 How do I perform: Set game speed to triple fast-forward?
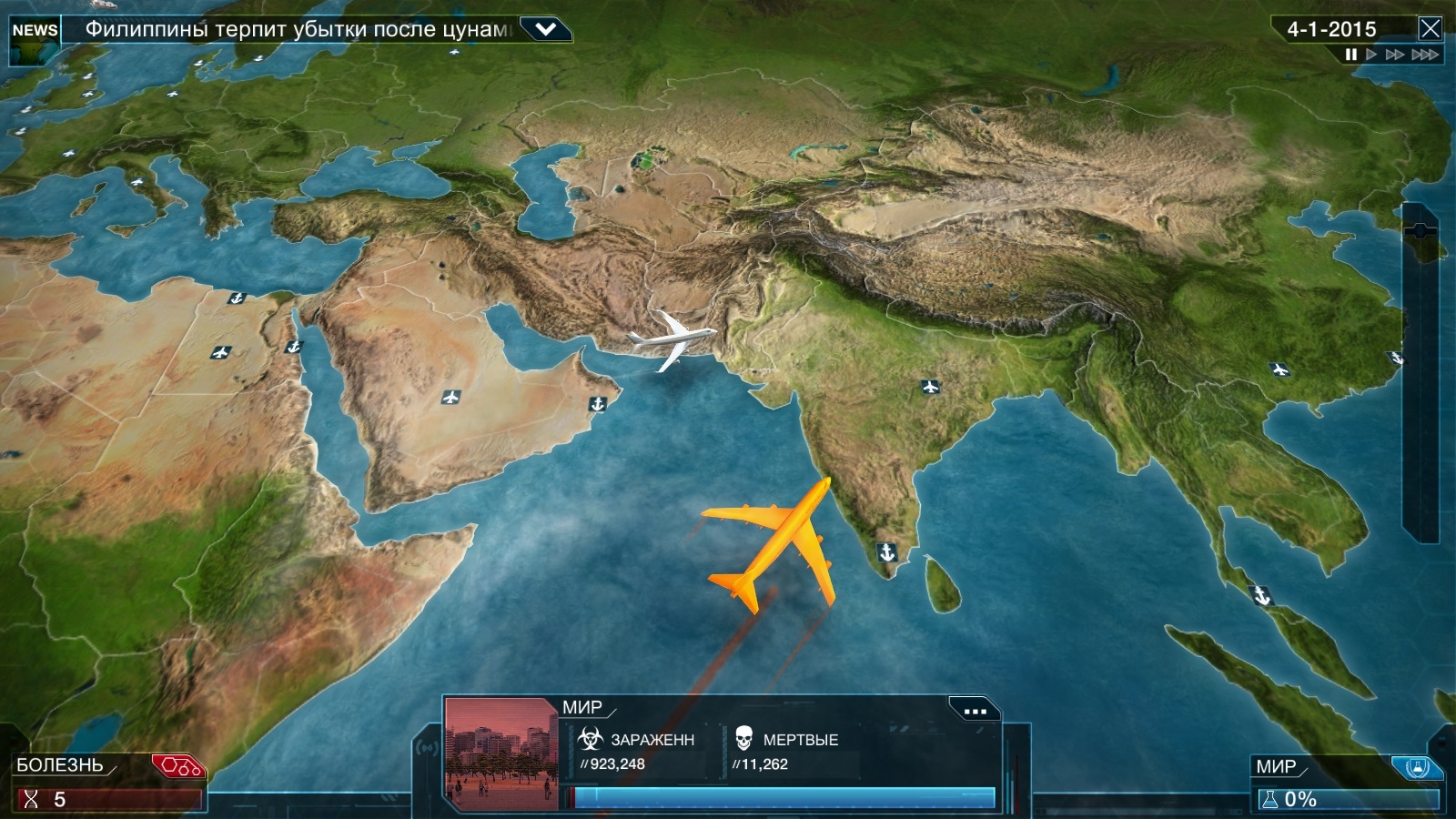click(x=1424, y=55)
